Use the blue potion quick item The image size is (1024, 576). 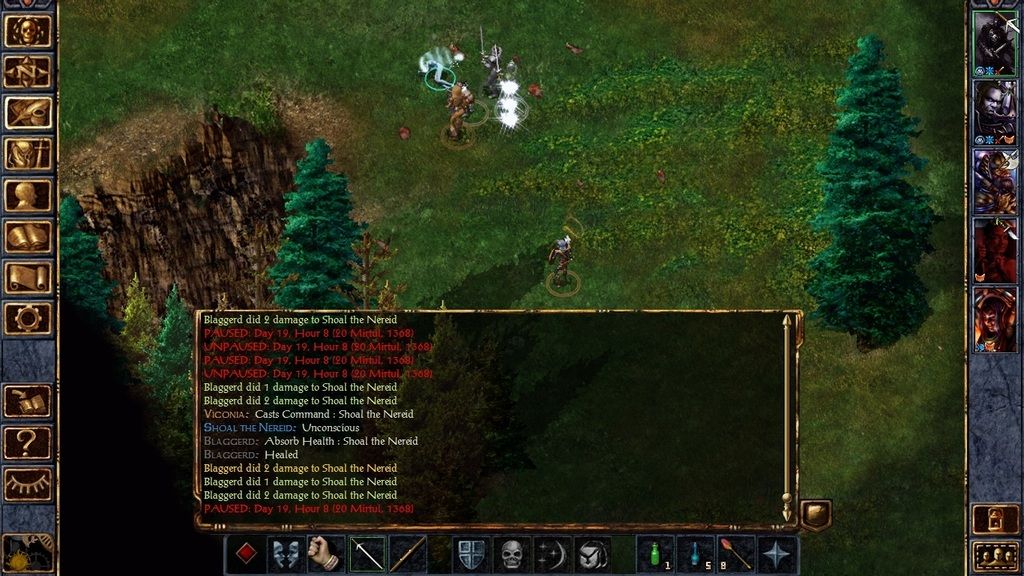[696, 554]
